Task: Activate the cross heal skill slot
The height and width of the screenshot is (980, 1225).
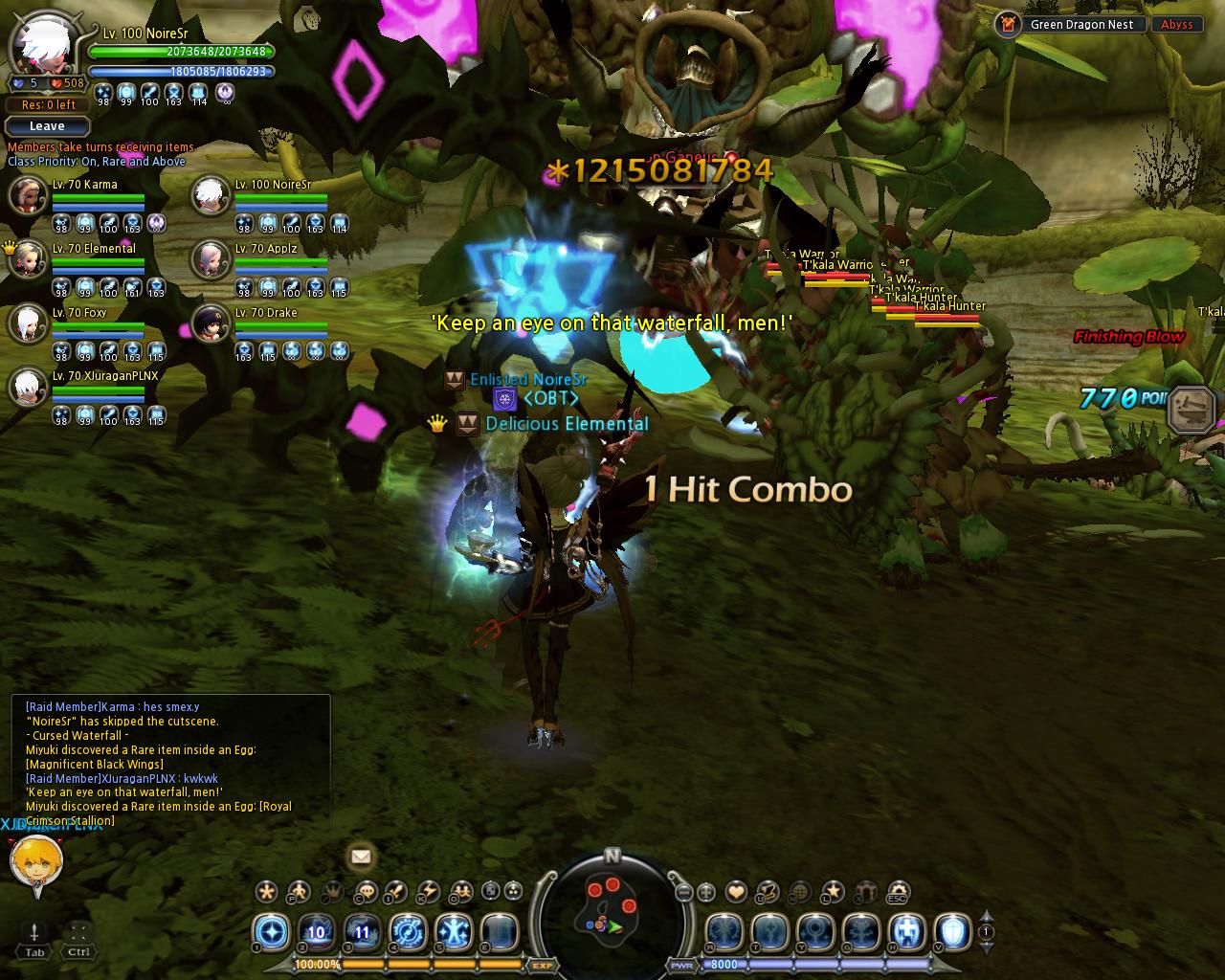Action: 906,931
